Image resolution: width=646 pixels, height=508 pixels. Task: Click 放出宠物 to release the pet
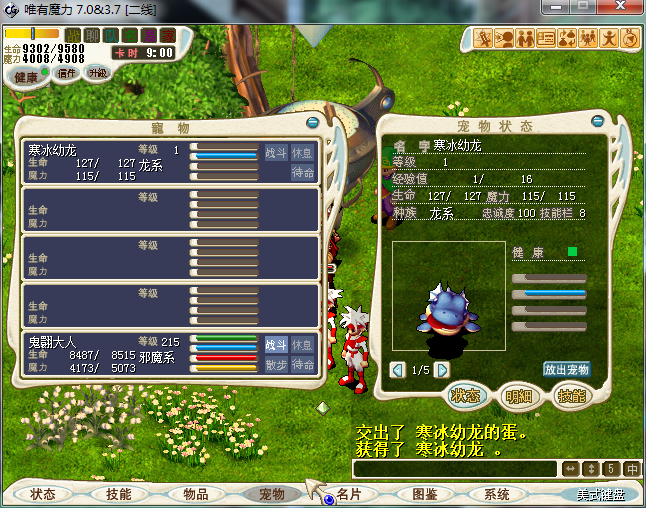pos(567,369)
